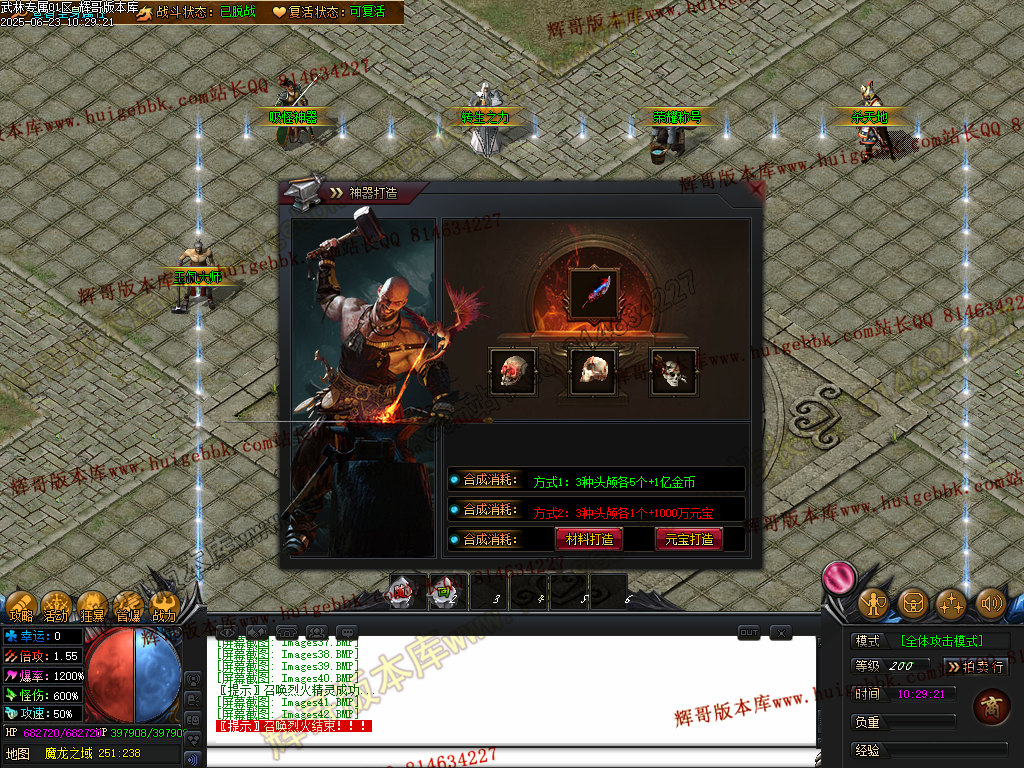
Task: Open the character panel icon
Action: pyautogui.click(x=873, y=603)
